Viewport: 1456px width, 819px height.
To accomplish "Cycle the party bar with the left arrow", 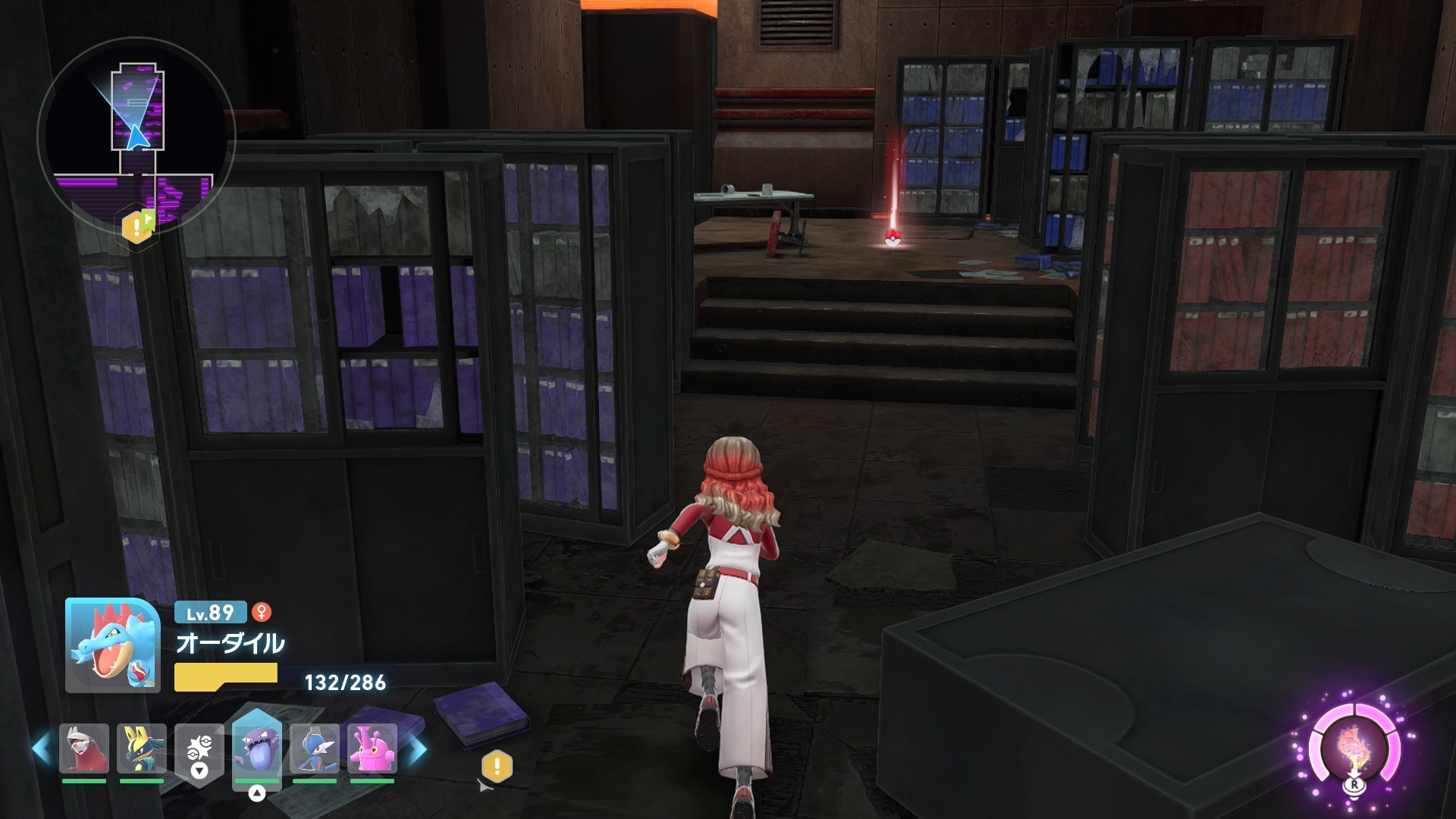I will coord(41,749).
